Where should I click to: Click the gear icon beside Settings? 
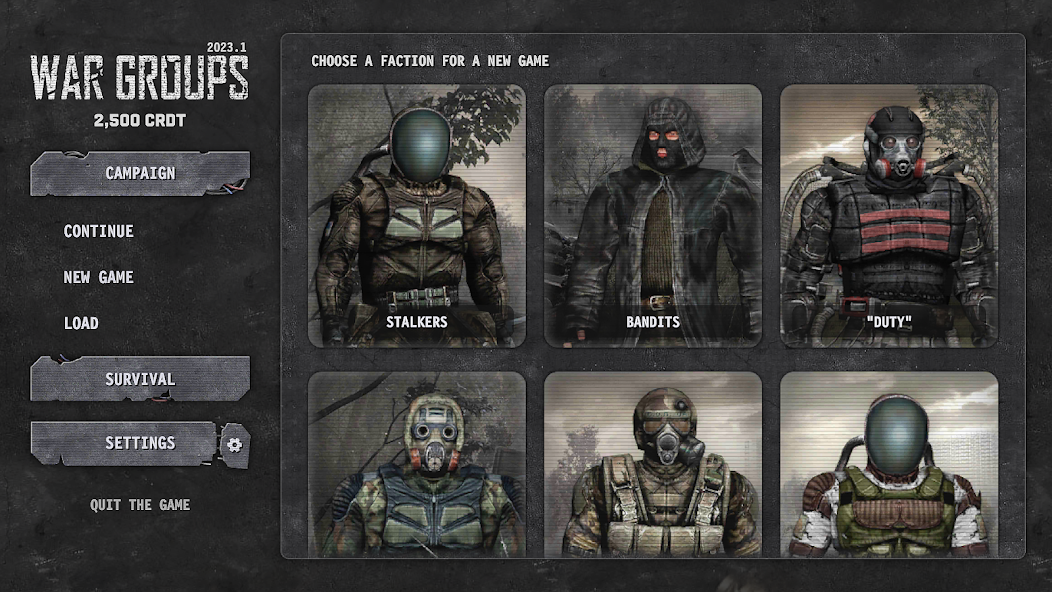pyautogui.click(x=235, y=444)
